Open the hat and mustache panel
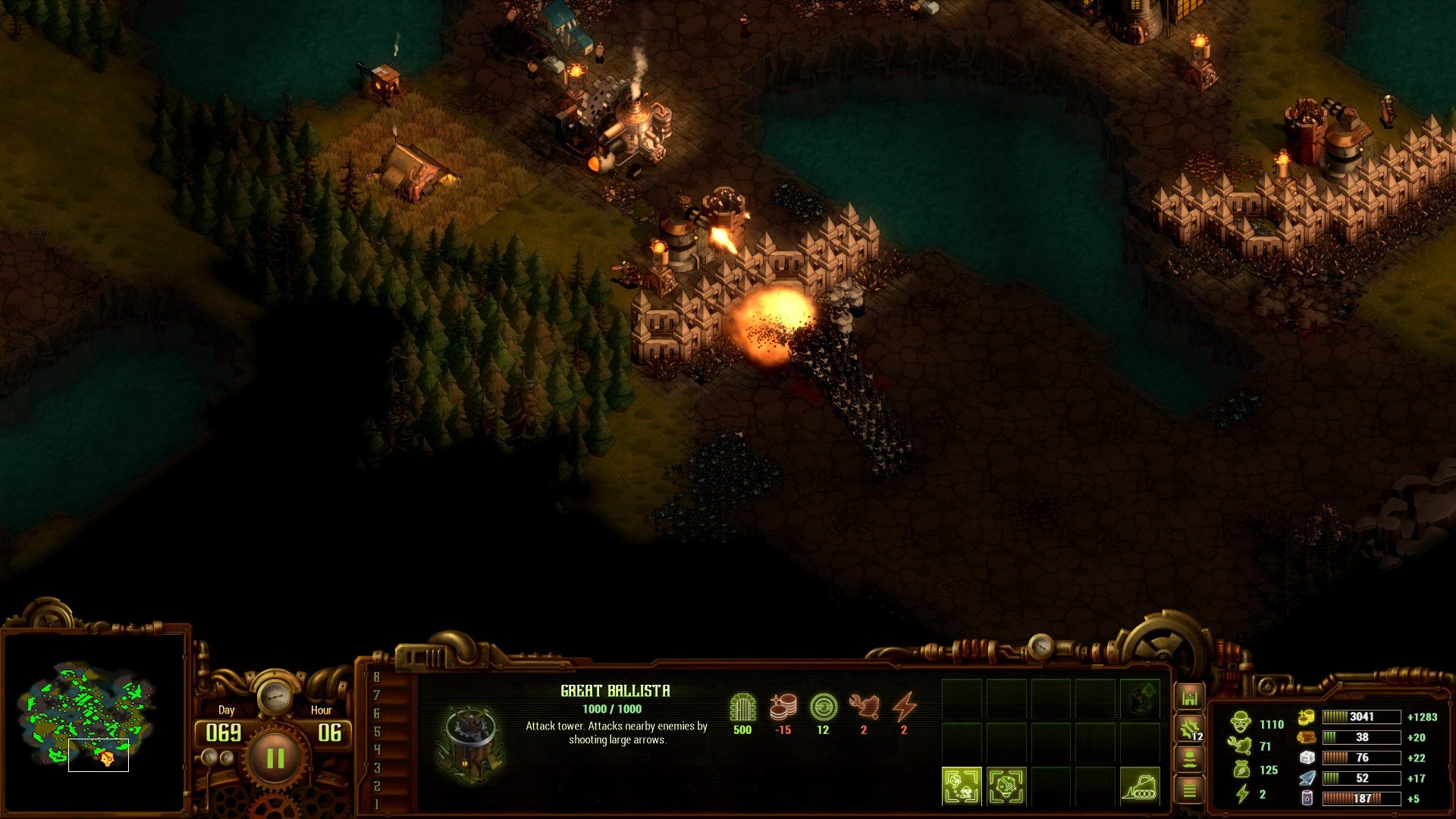Image resolution: width=1456 pixels, height=819 pixels. (x=1189, y=760)
